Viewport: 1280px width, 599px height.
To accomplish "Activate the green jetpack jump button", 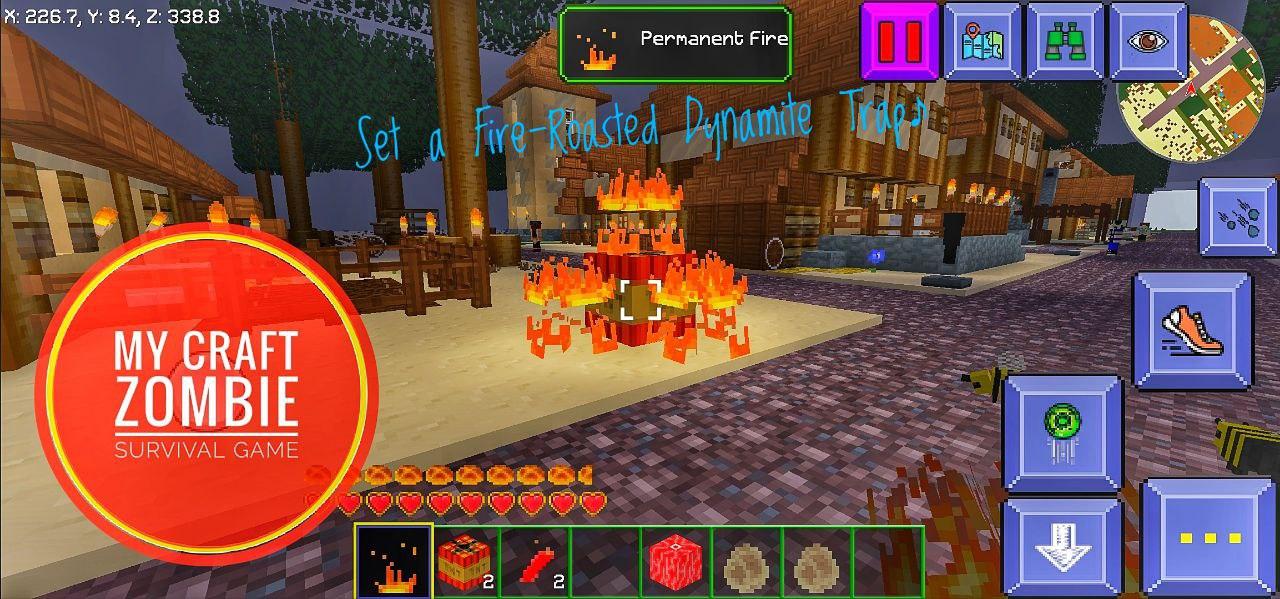I will [1063, 432].
